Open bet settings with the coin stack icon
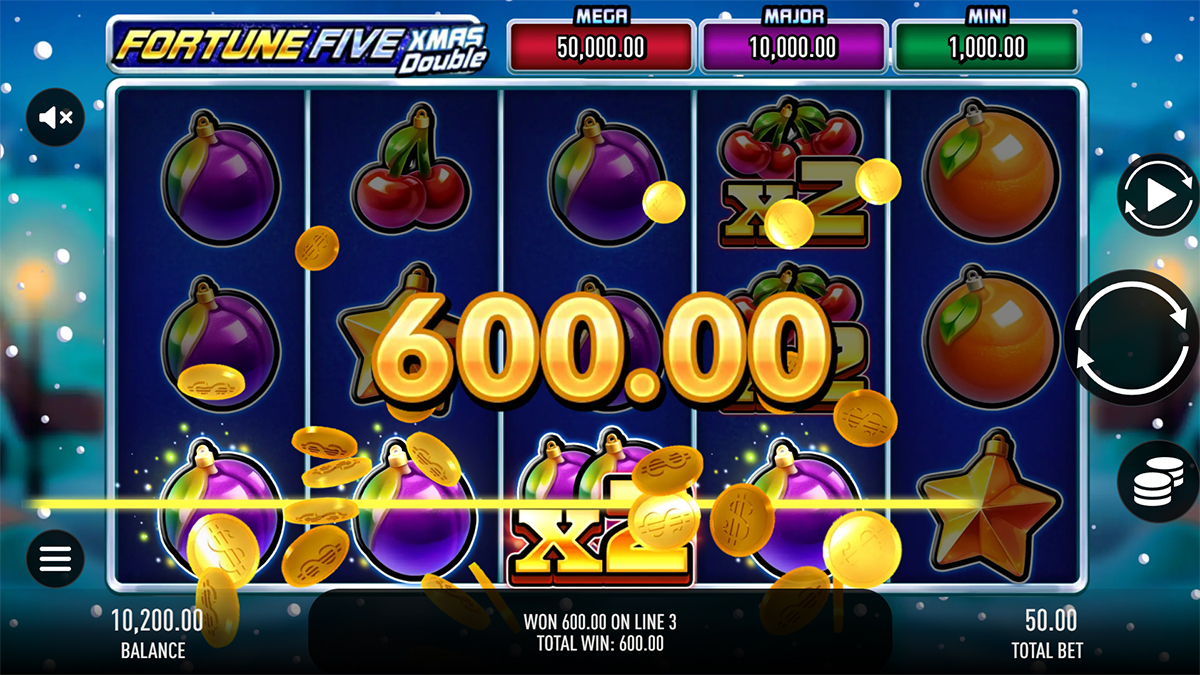Viewport: 1200px width, 675px height. tap(1158, 483)
